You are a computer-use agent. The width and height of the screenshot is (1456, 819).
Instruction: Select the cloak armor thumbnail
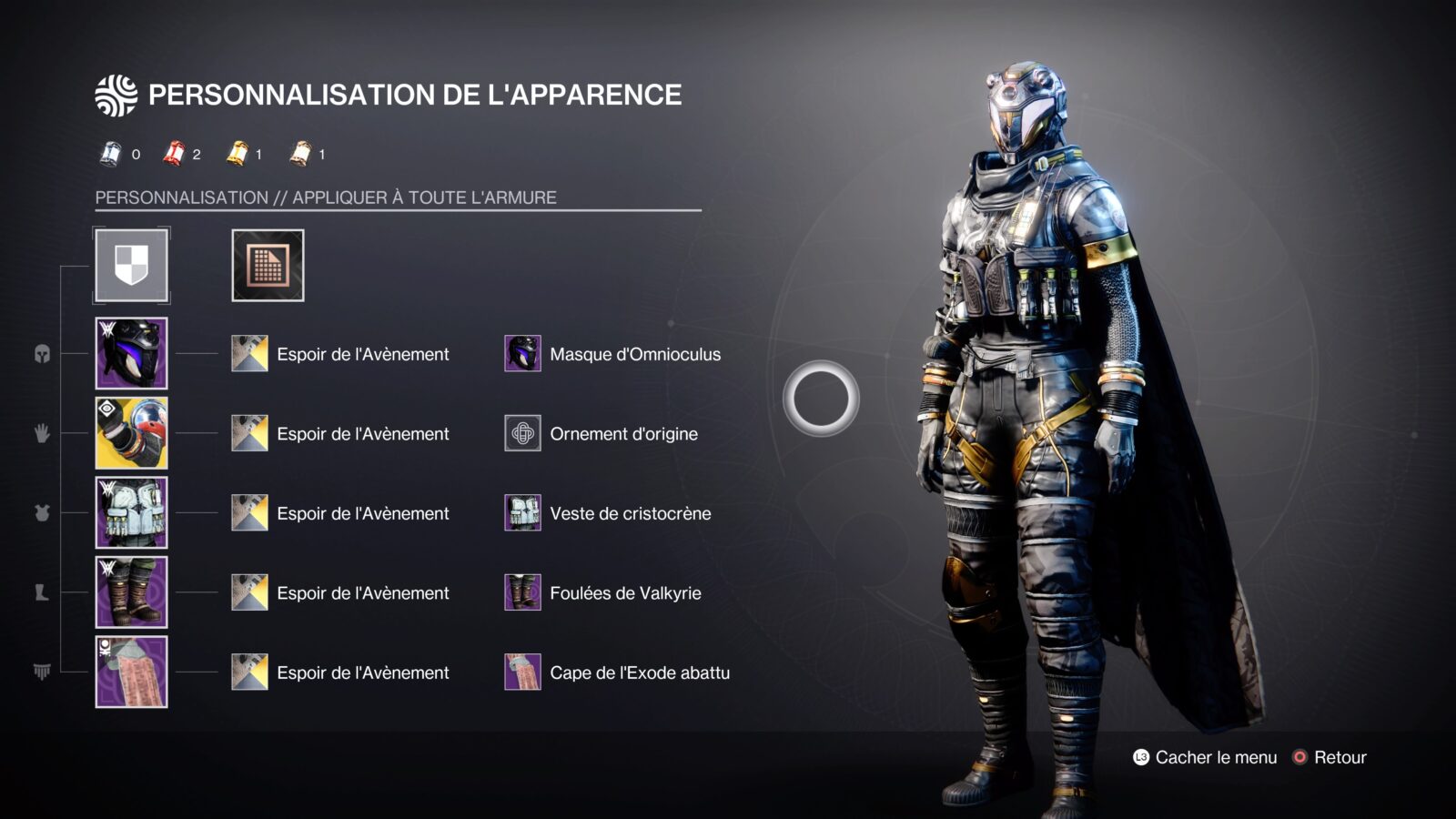pos(130,672)
